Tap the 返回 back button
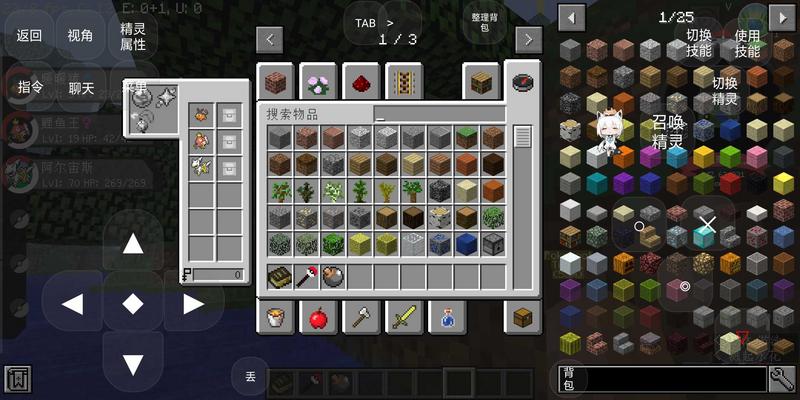 29,36
